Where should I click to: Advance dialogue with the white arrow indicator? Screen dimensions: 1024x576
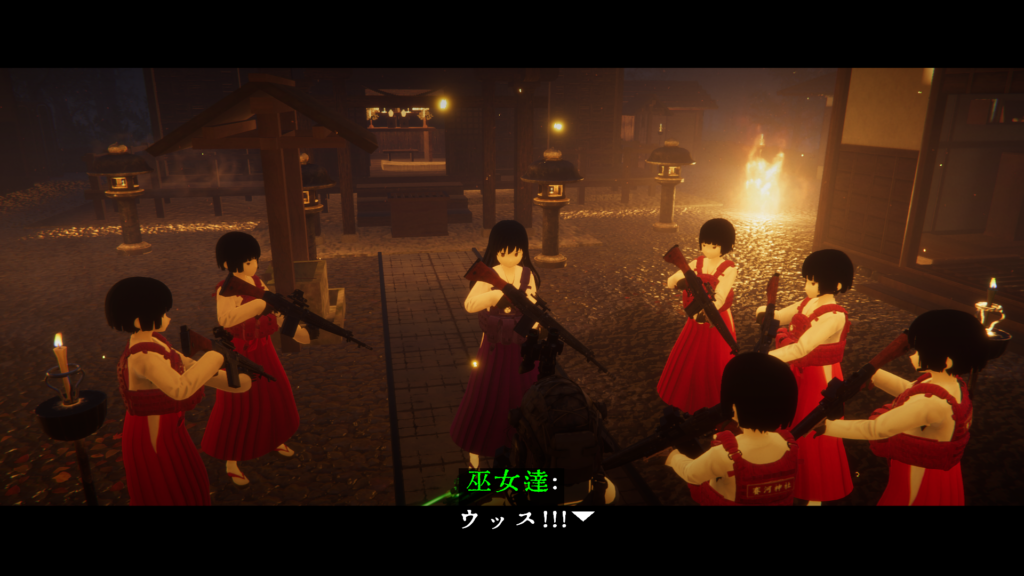584,517
